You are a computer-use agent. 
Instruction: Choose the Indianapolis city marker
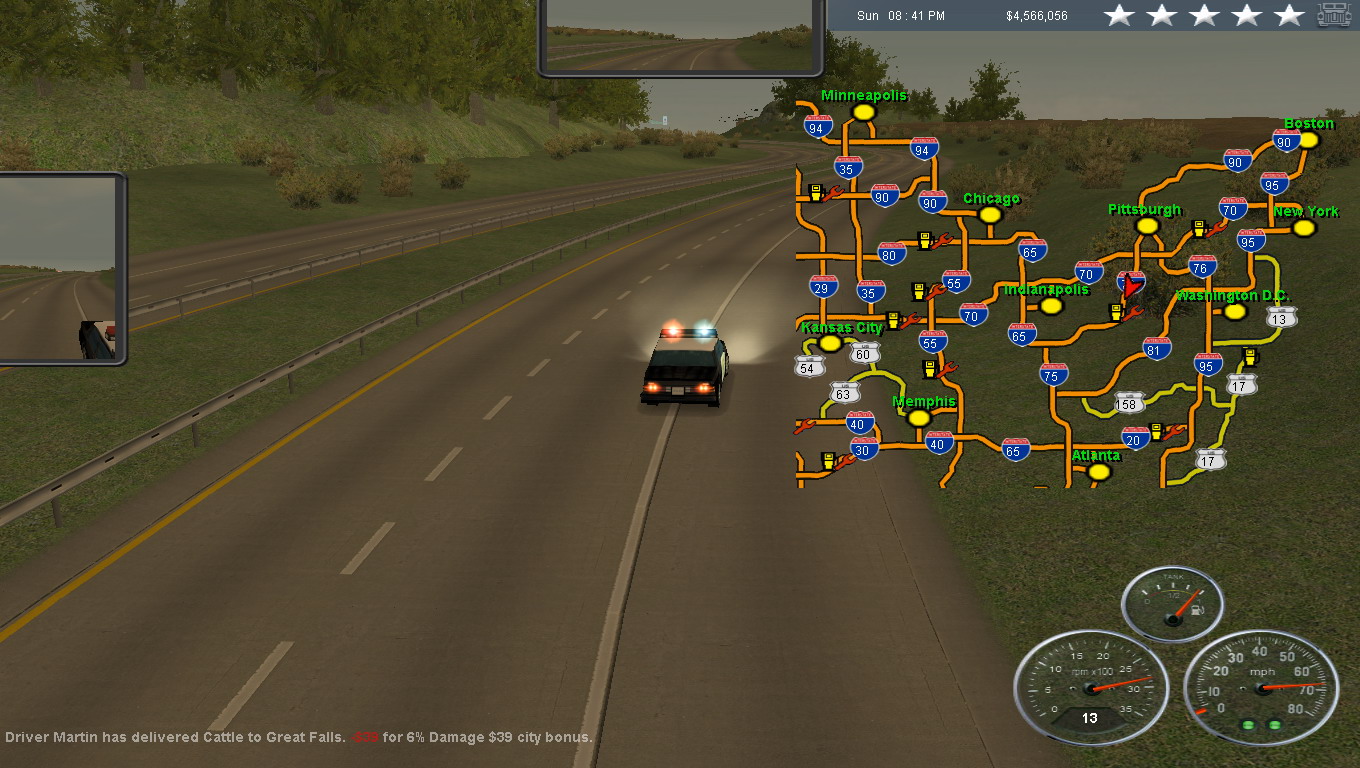[1050, 305]
